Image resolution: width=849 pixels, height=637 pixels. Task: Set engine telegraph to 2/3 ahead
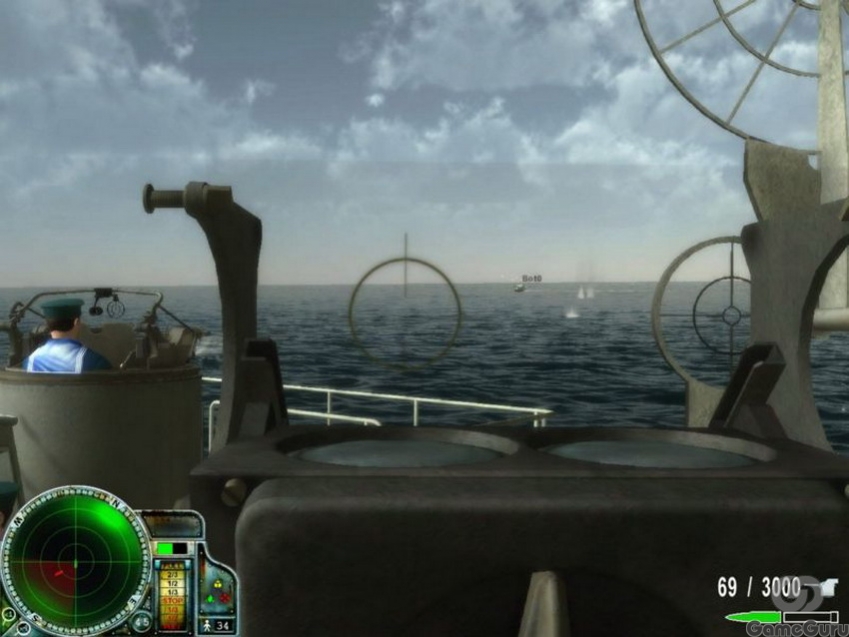click(x=172, y=574)
